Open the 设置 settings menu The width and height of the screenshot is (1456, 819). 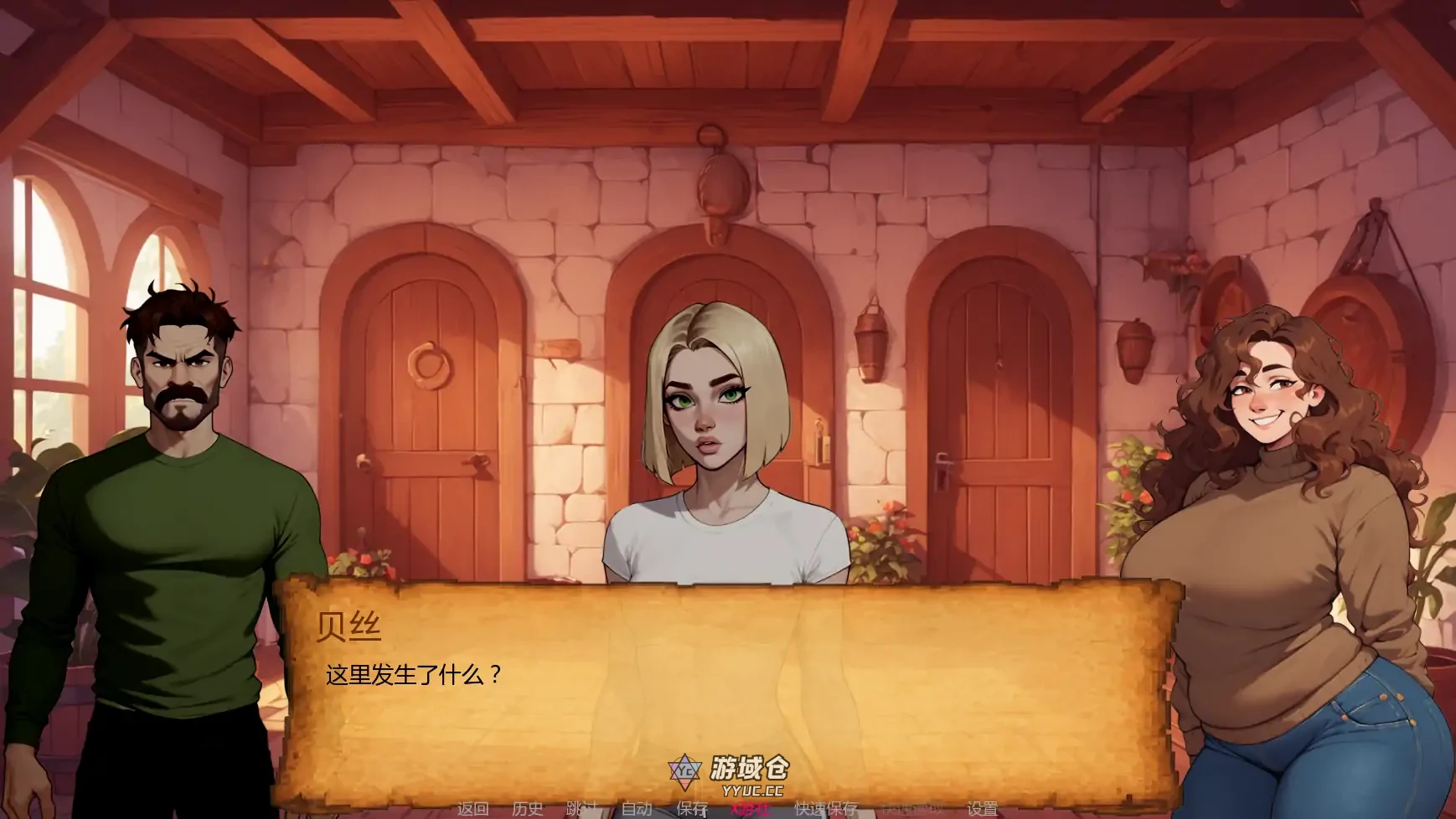click(982, 809)
